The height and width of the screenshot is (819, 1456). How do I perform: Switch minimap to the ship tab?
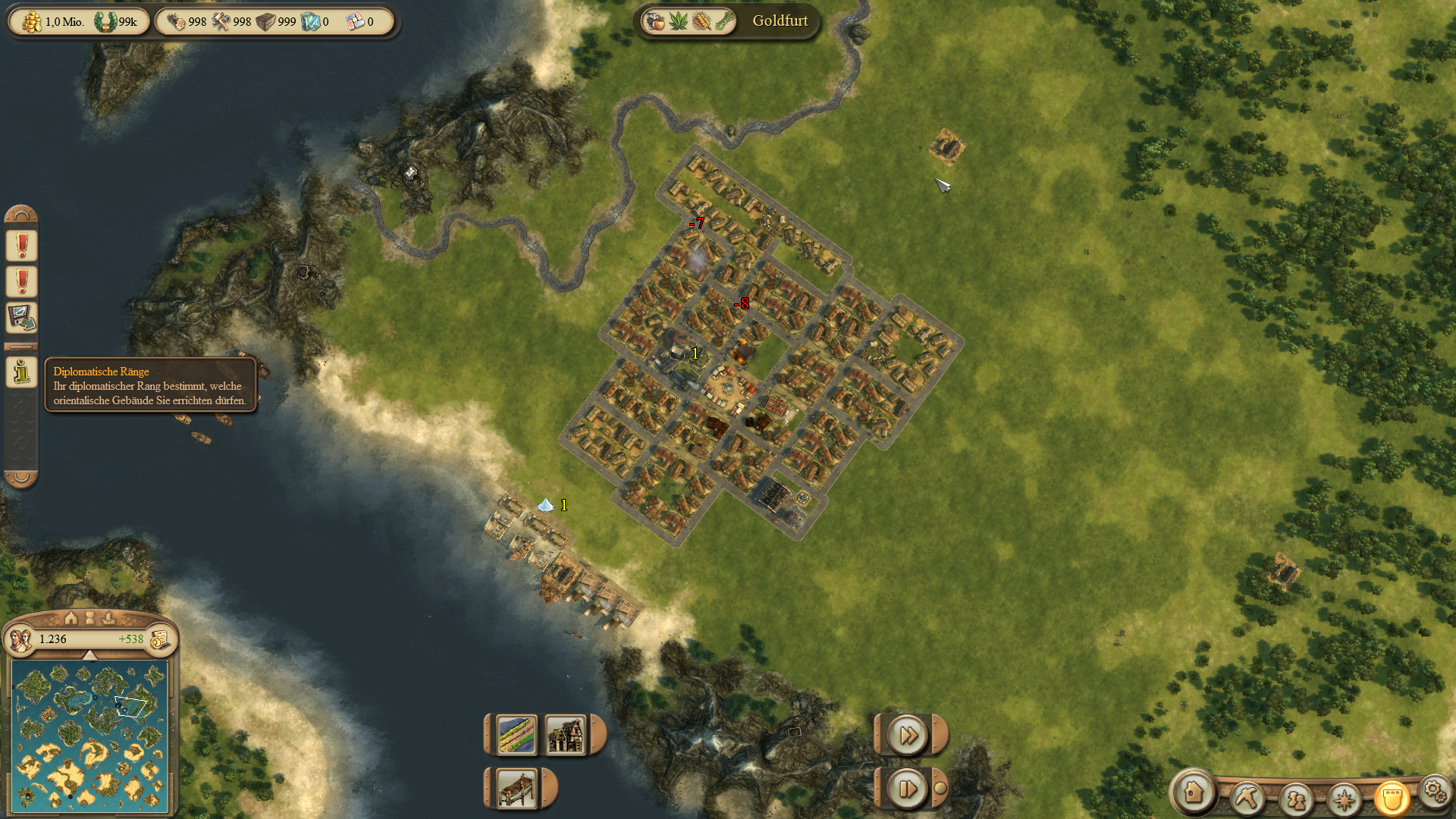pyautogui.click(x=108, y=618)
